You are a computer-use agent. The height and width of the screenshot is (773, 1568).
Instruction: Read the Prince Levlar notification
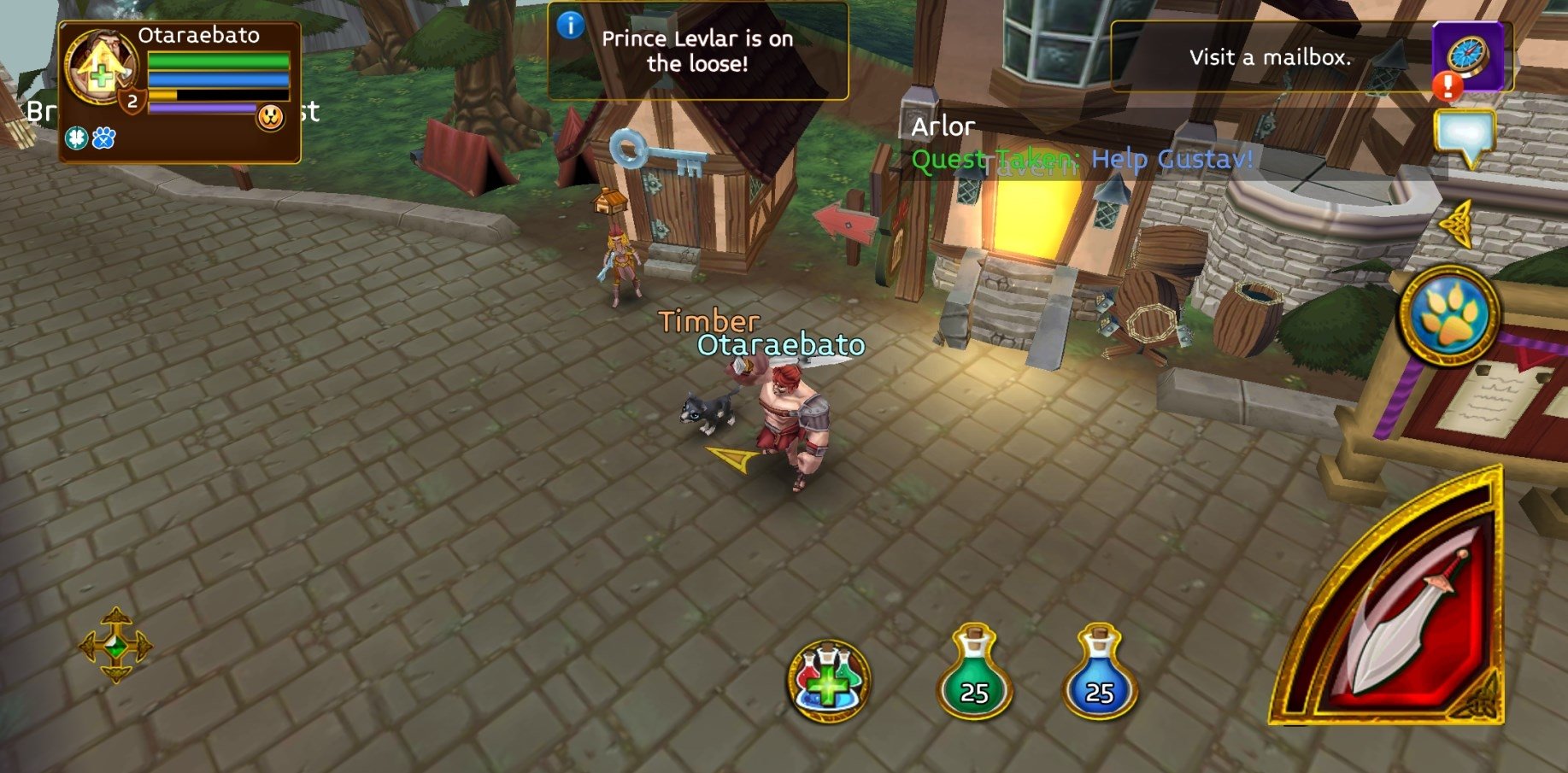pos(697,51)
